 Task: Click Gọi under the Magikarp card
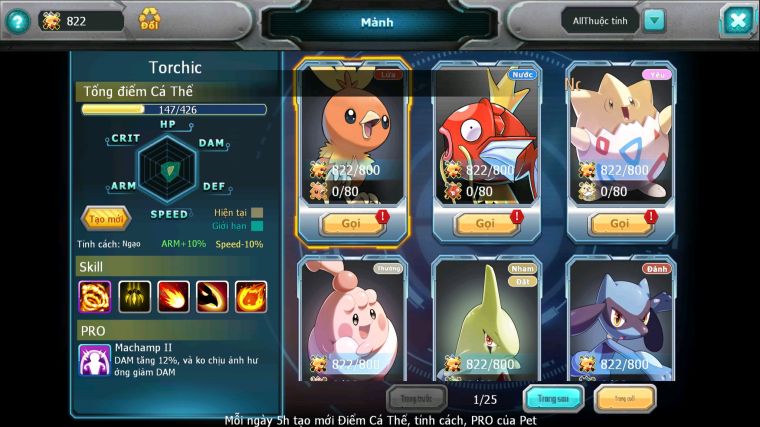[x=486, y=223]
